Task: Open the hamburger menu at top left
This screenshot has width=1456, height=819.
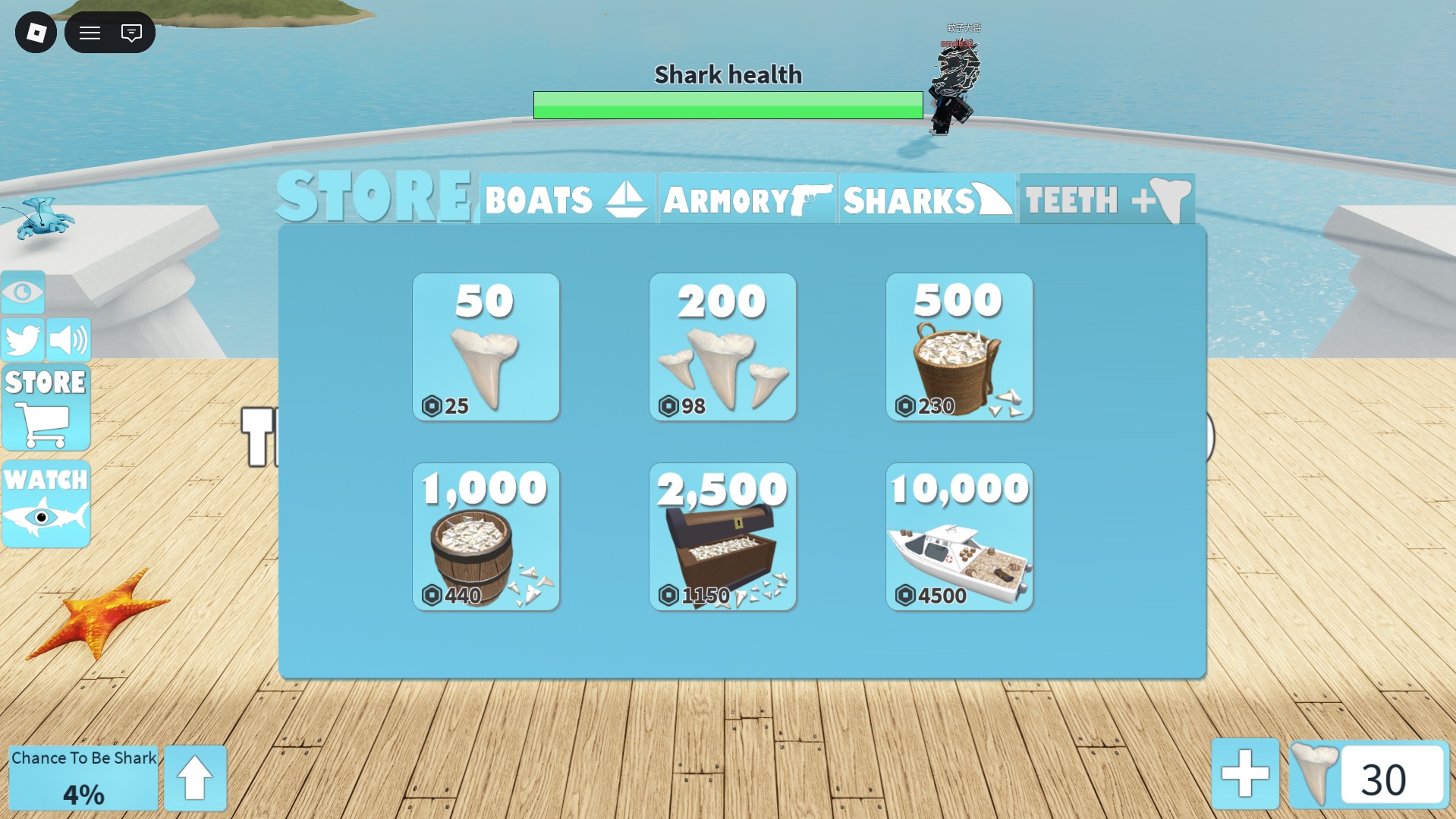Action: pos(90,32)
